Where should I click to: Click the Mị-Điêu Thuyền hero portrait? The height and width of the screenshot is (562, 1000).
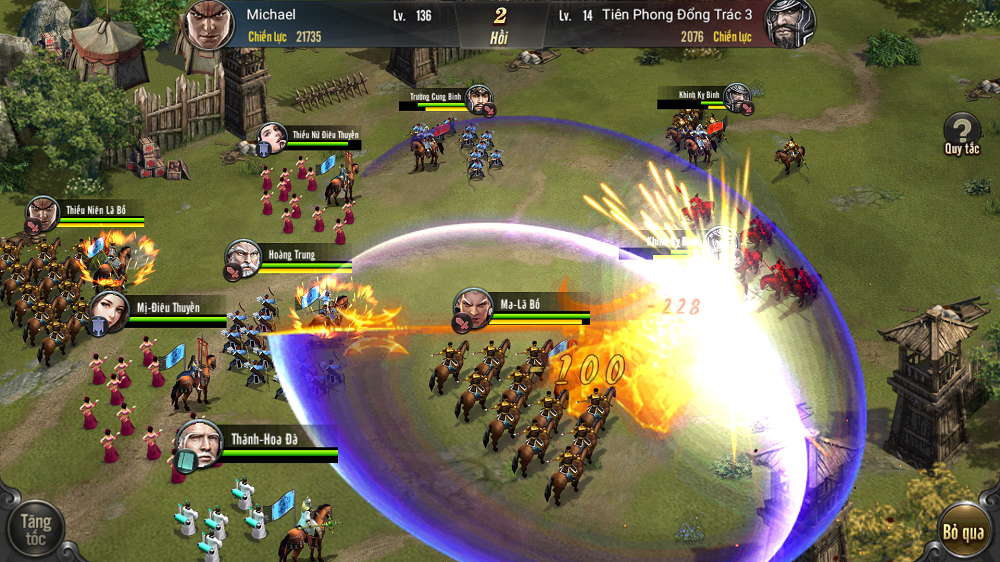point(108,312)
